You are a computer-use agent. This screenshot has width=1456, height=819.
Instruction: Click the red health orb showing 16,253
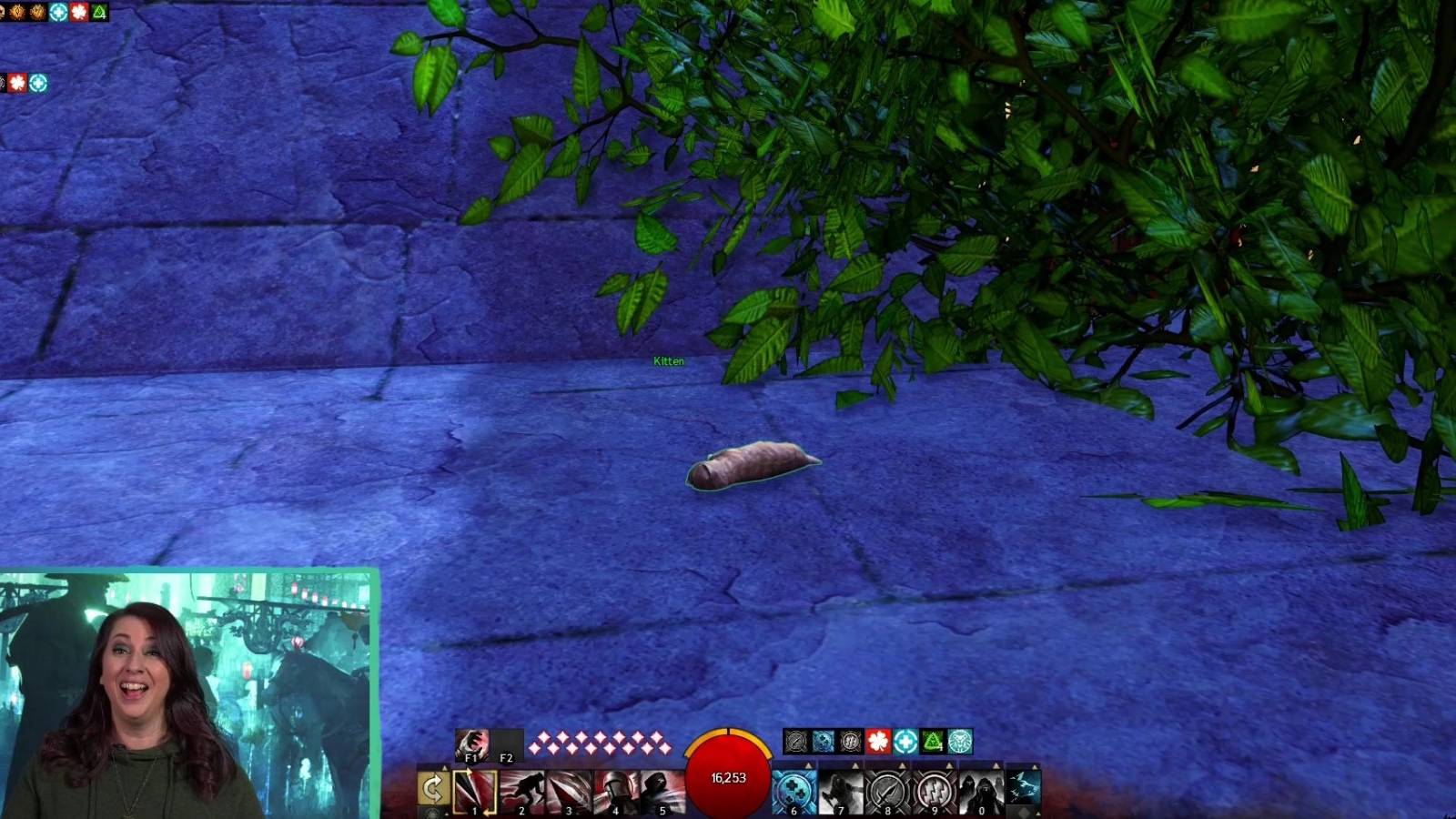tap(728, 776)
